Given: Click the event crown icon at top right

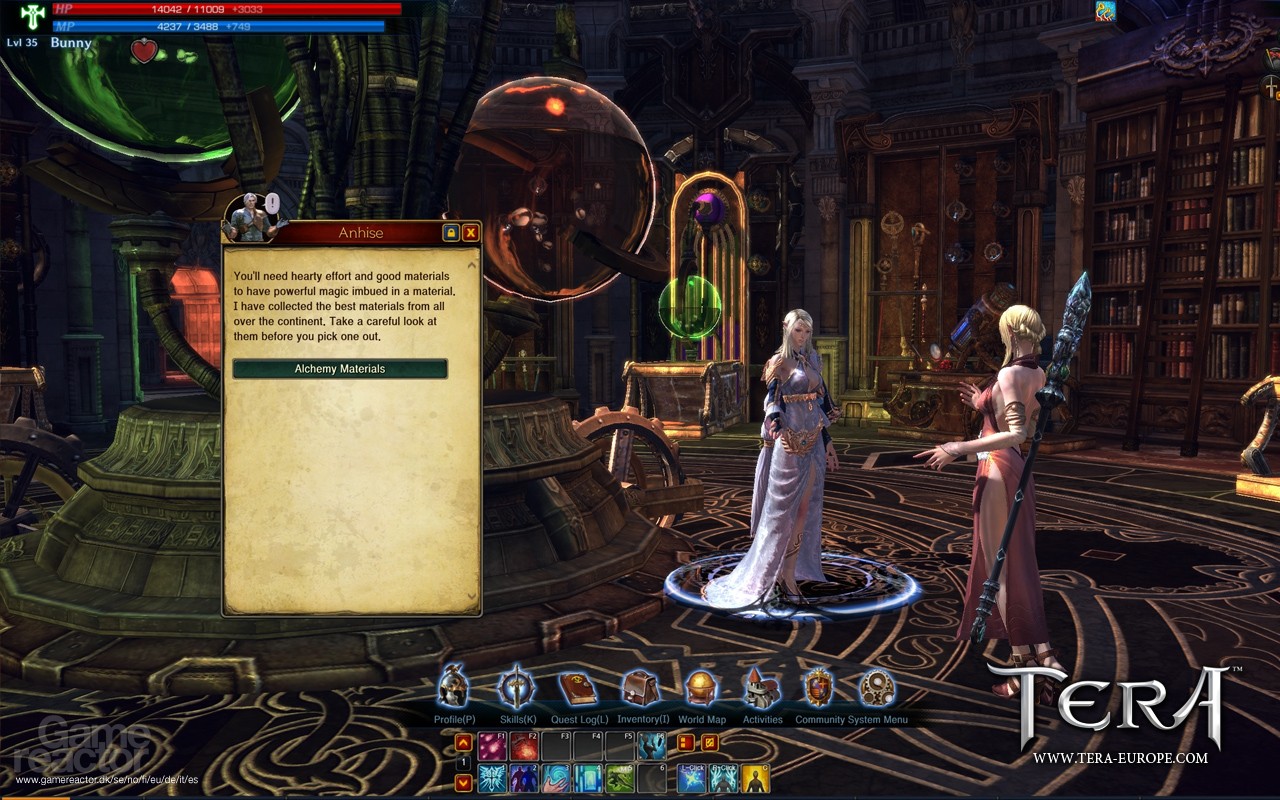Looking at the screenshot, I should click(x=1104, y=11).
